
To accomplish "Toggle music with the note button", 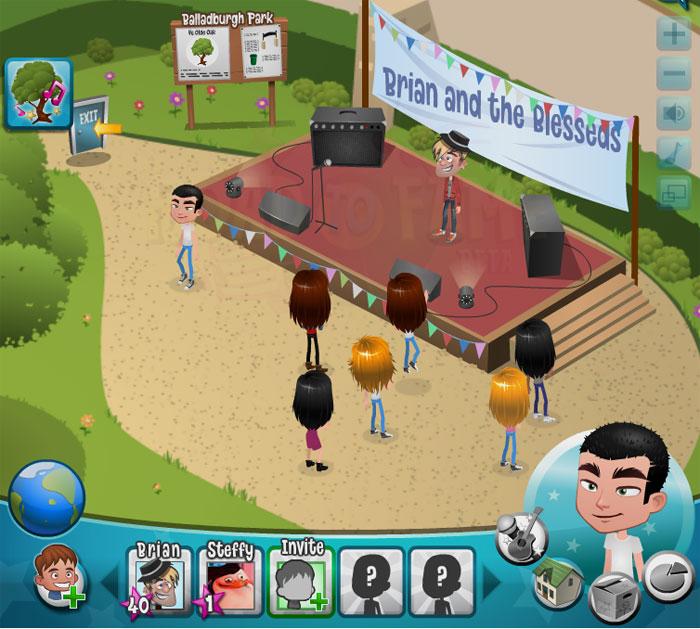I will (x=671, y=151).
